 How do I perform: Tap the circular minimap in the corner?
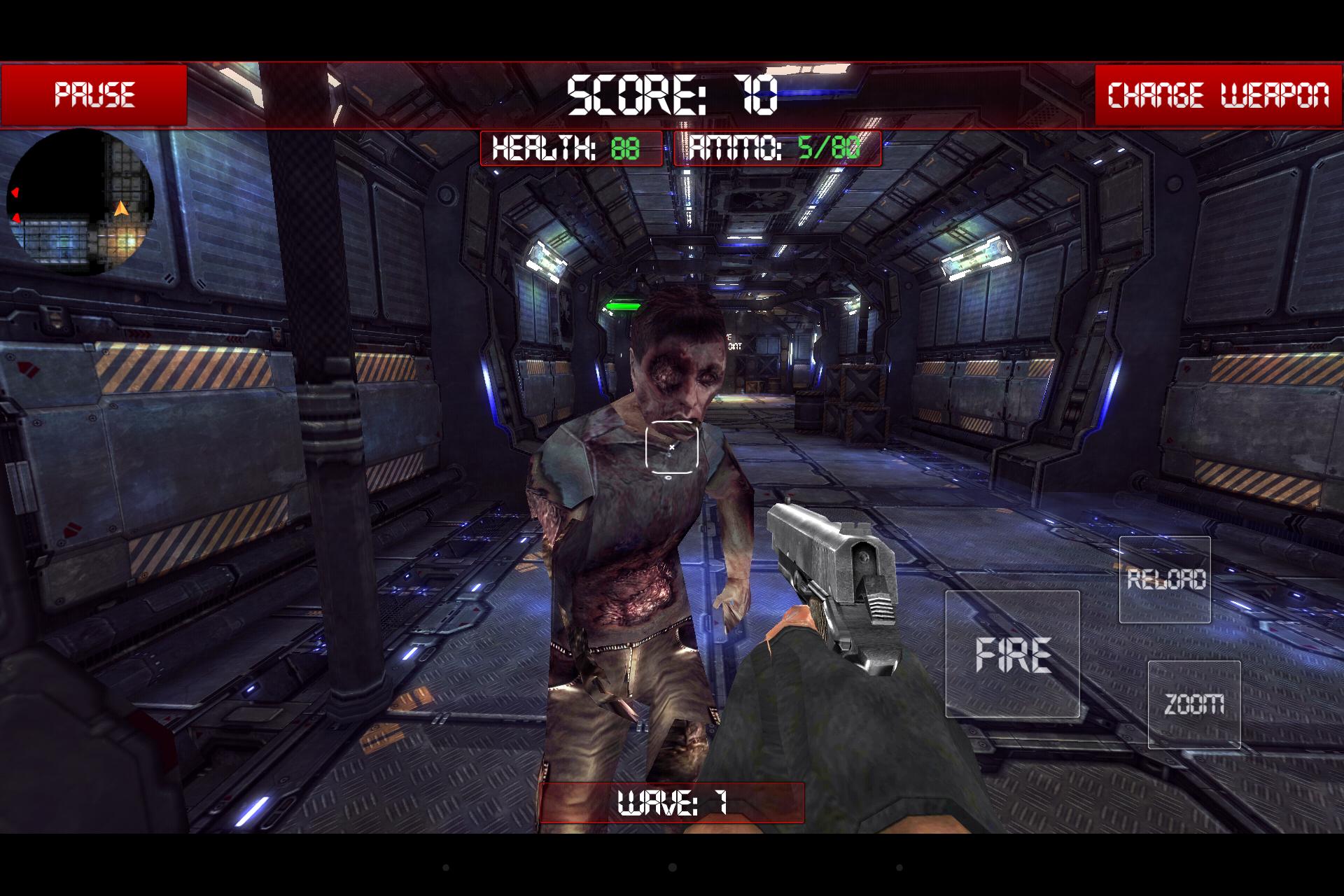click(x=80, y=203)
